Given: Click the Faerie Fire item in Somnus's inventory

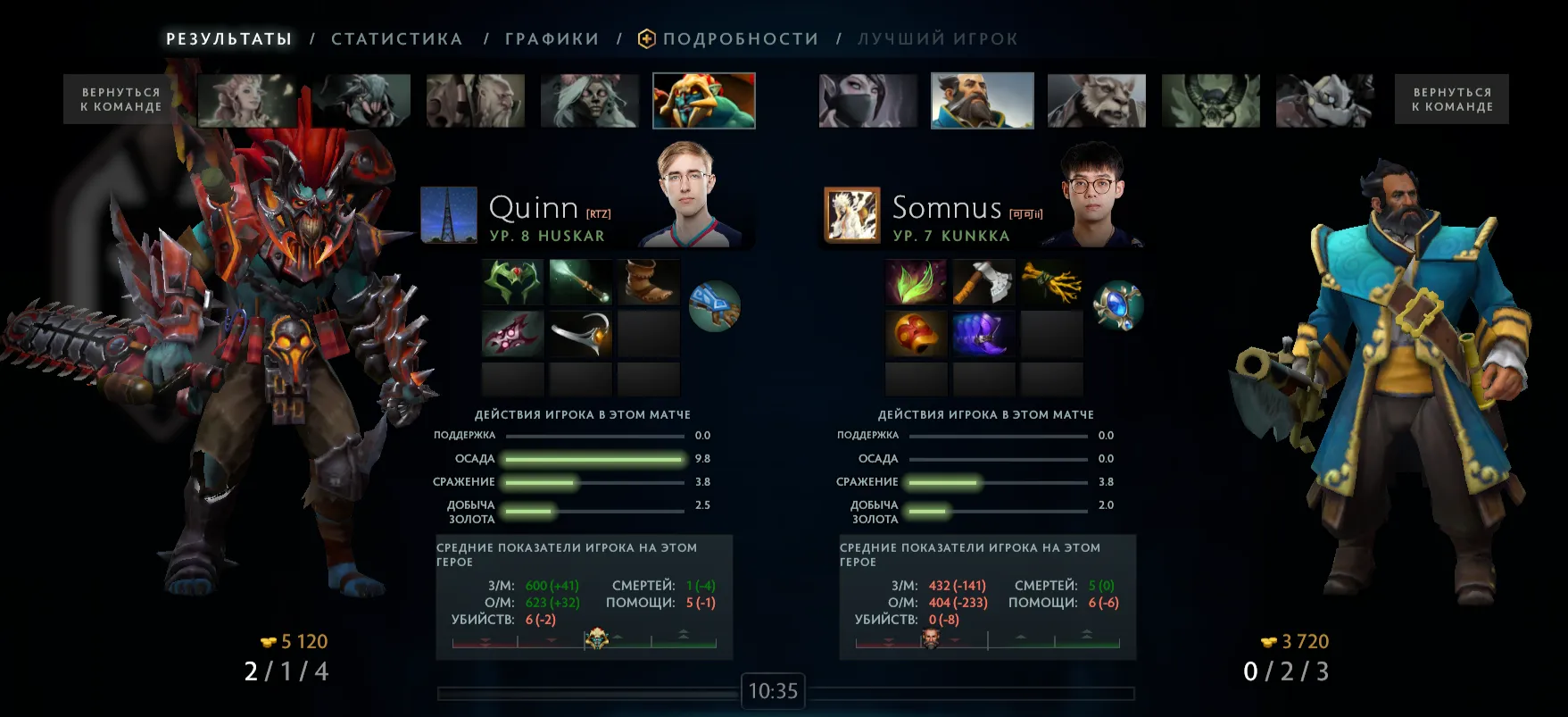Looking at the screenshot, I should pyautogui.click(x=915, y=282).
